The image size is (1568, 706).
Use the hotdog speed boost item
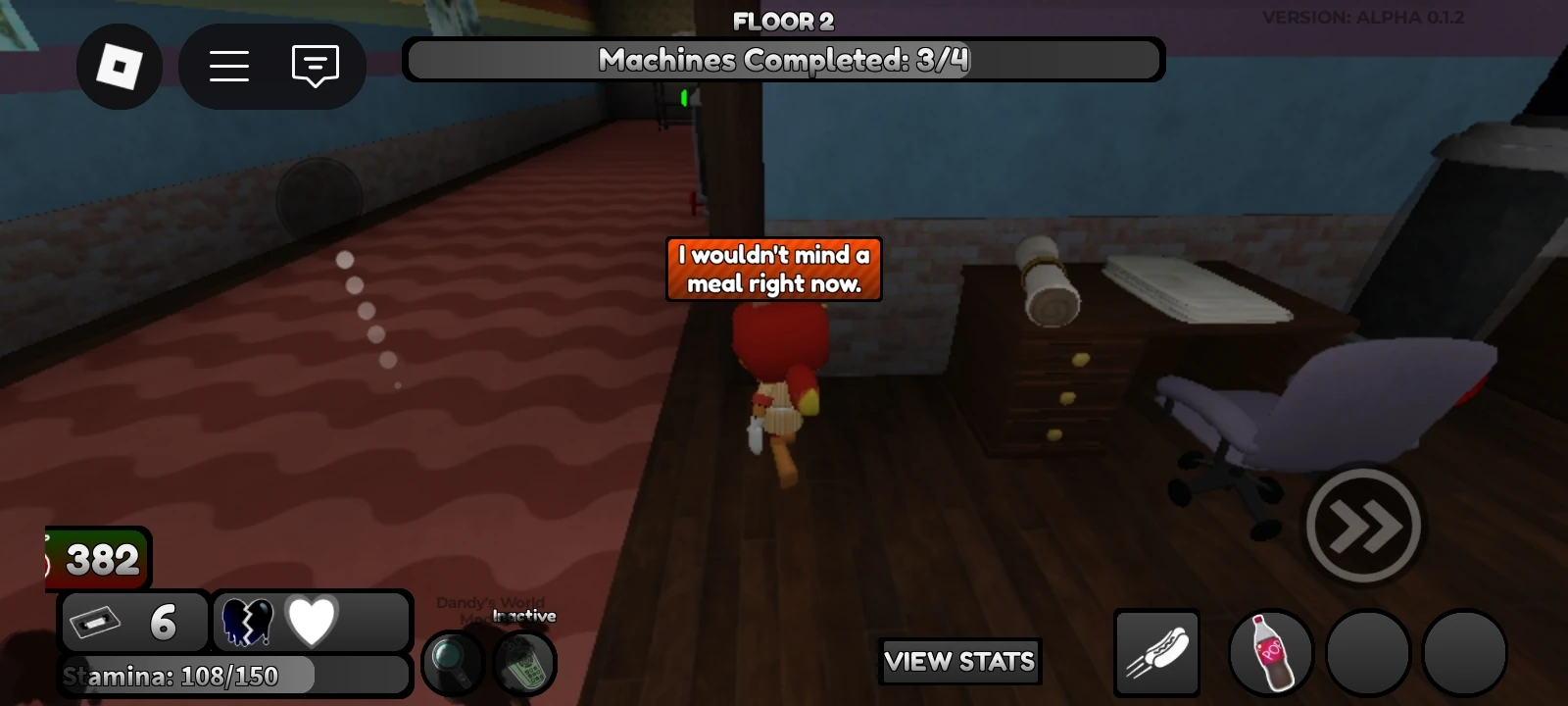coord(1156,652)
